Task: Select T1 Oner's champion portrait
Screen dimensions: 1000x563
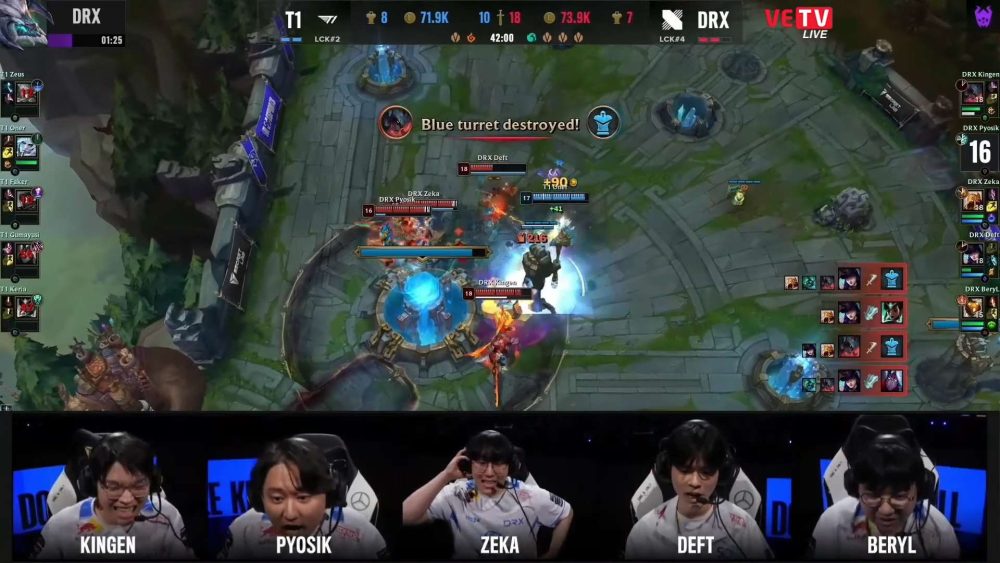Action: (x=26, y=148)
